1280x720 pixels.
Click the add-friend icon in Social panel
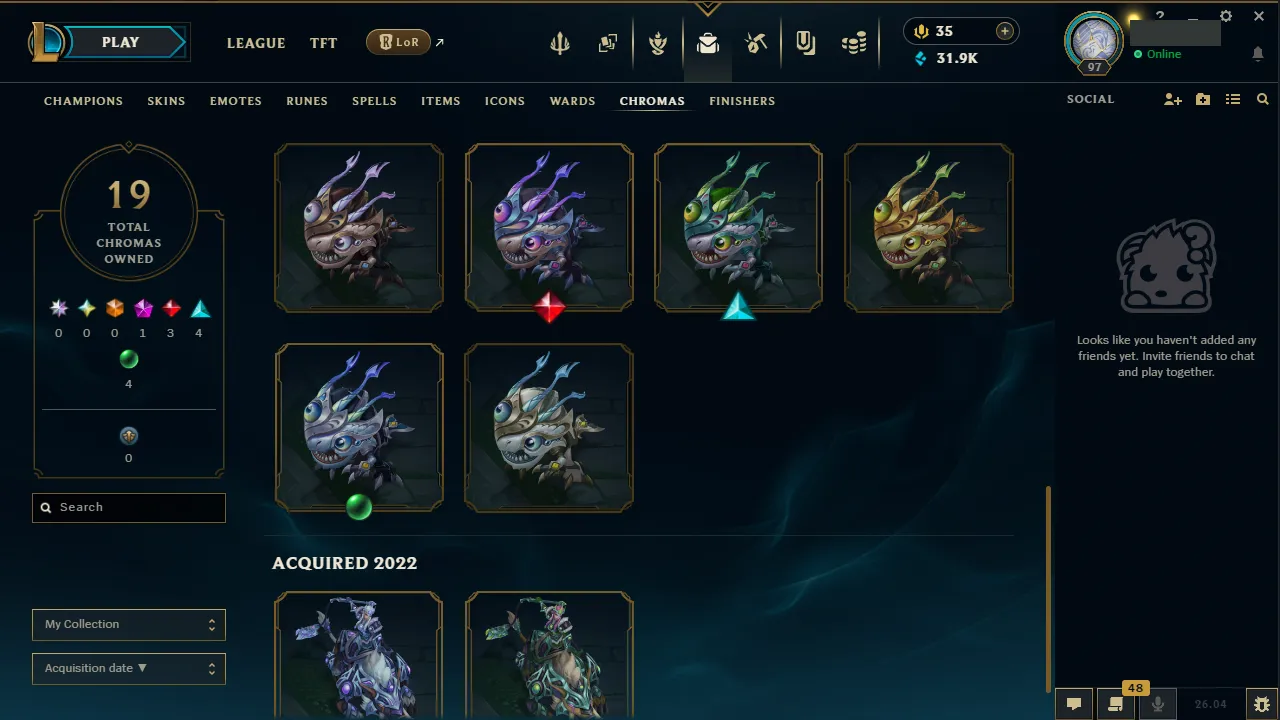(1172, 99)
